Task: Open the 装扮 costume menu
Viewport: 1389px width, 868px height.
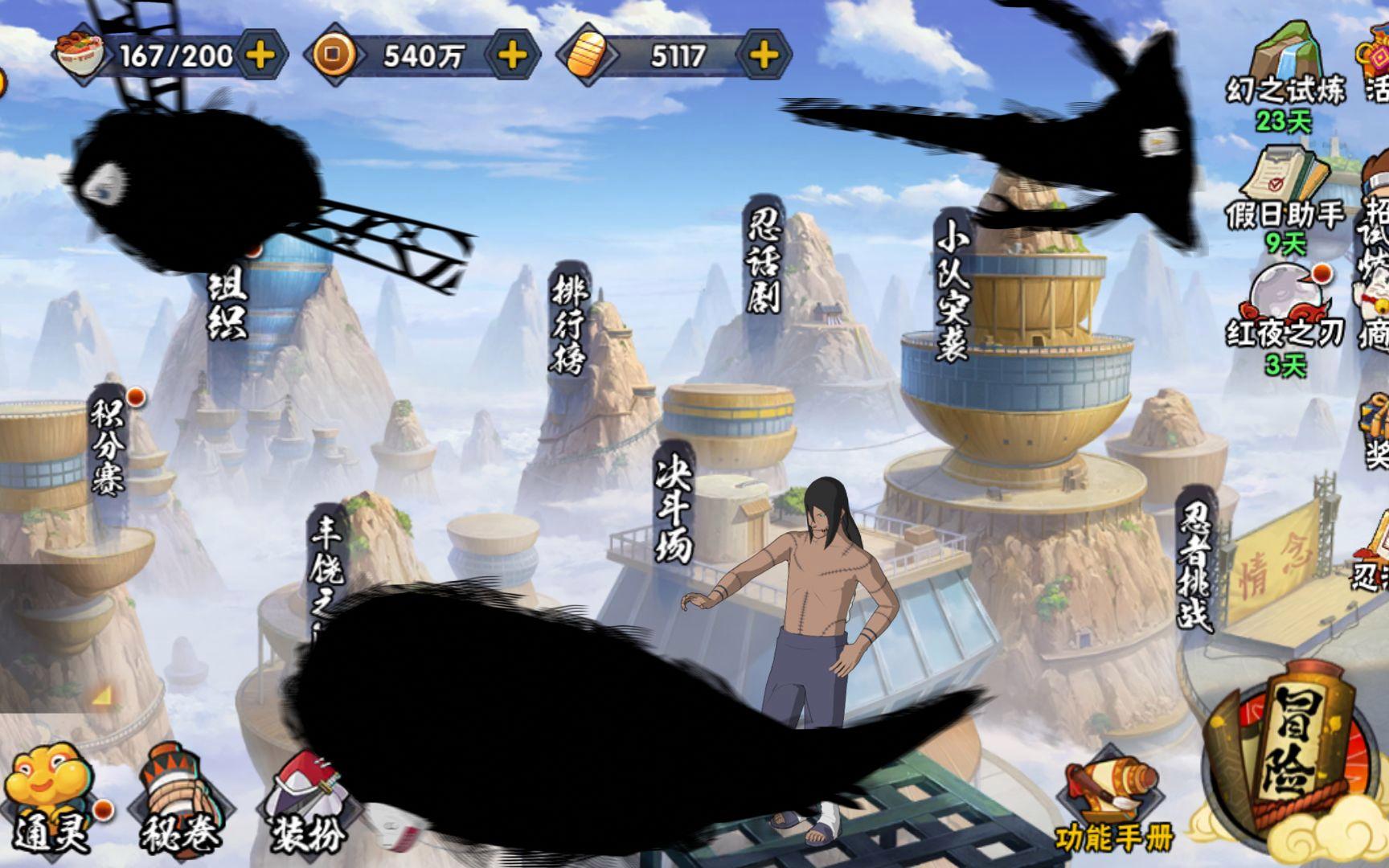Action: (305, 804)
